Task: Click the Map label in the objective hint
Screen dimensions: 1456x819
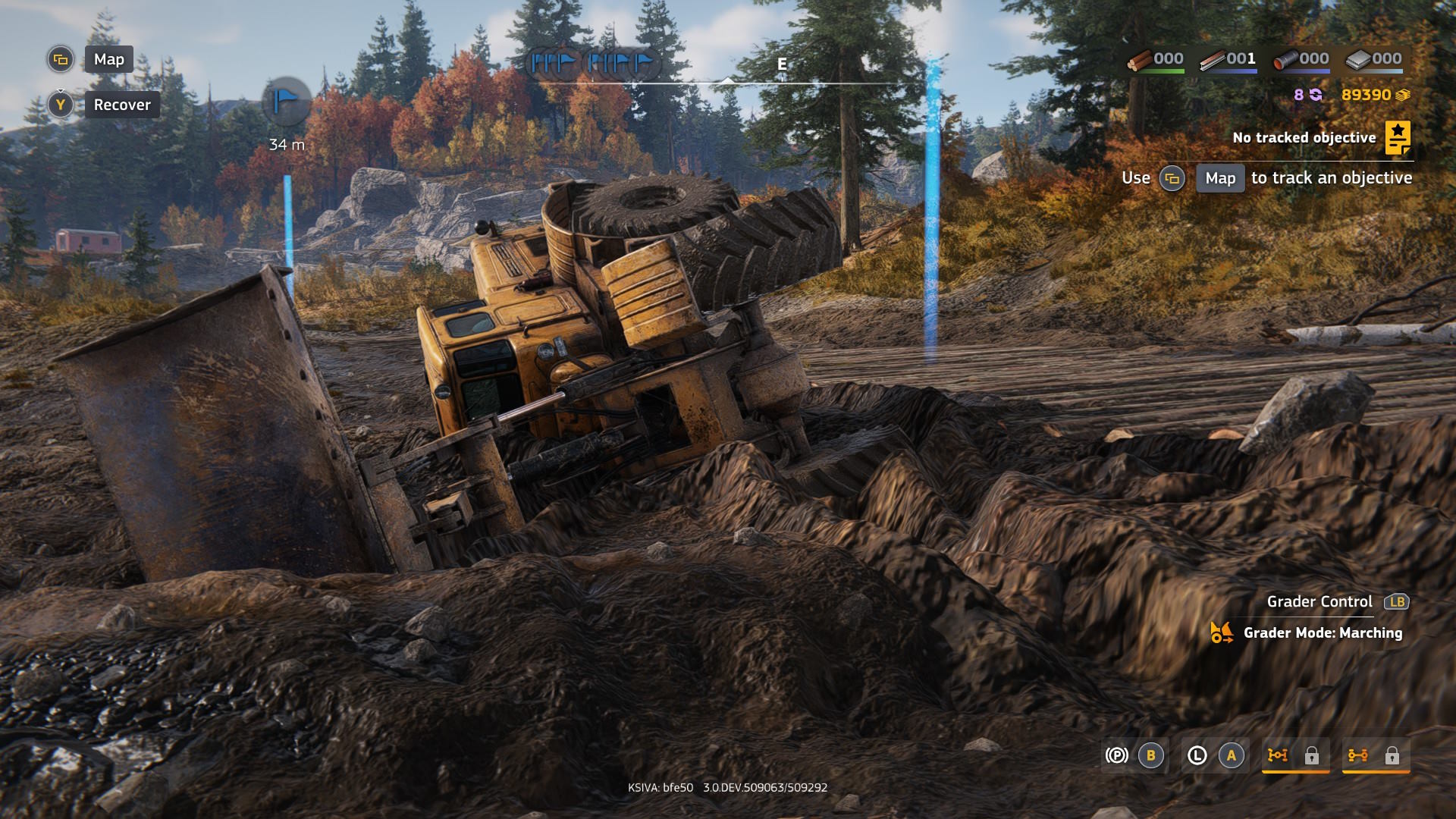Action: (x=1219, y=178)
